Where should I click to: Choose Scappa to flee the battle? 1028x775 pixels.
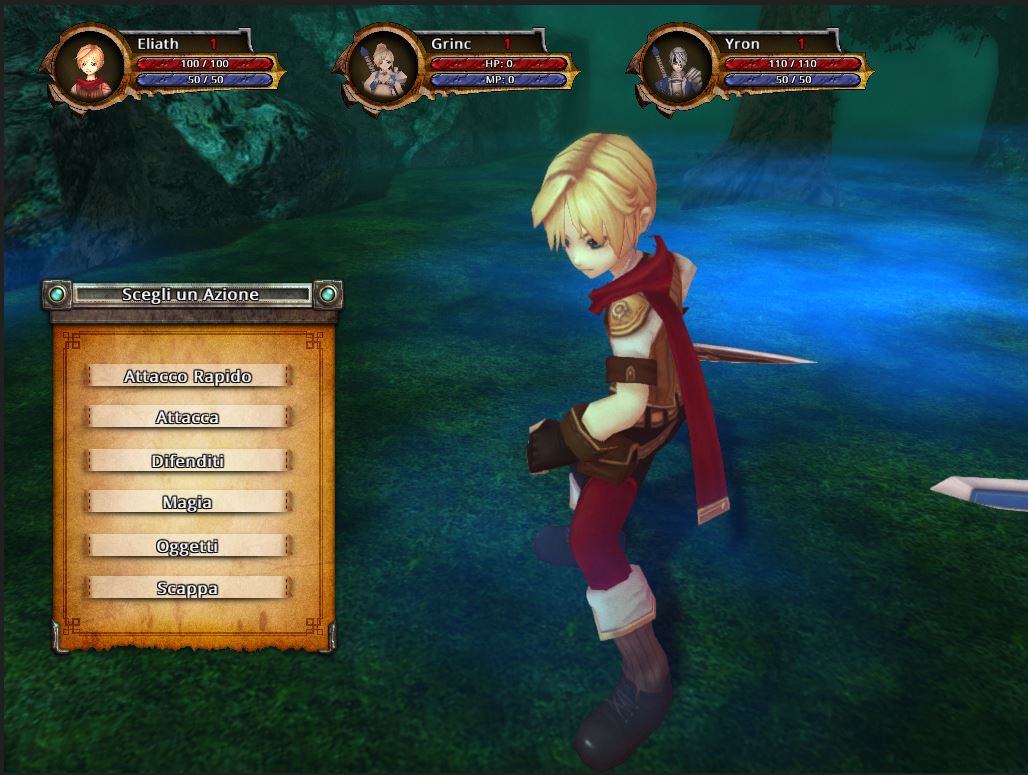point(188,588)
